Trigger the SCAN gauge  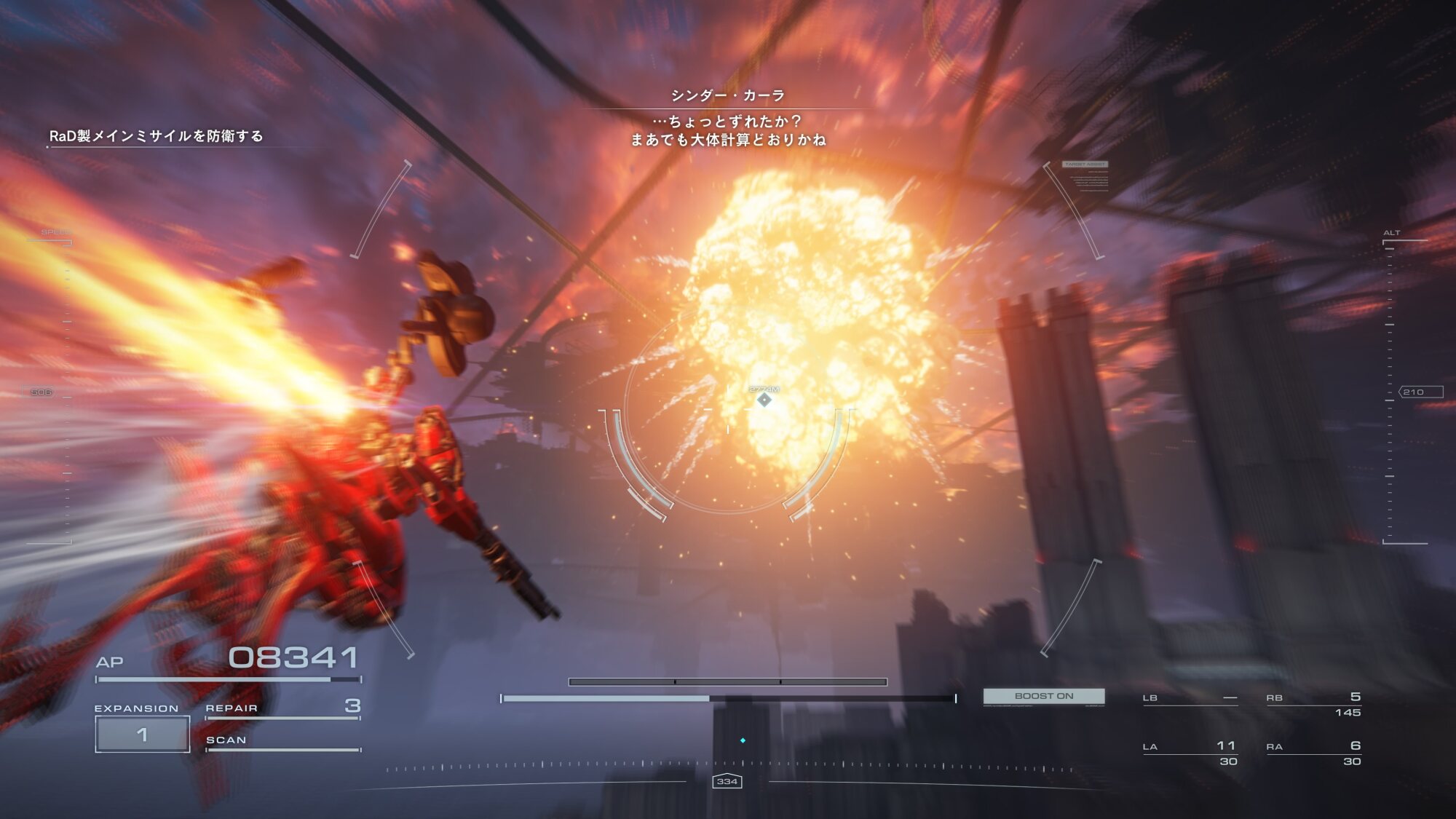coord(283,741)
